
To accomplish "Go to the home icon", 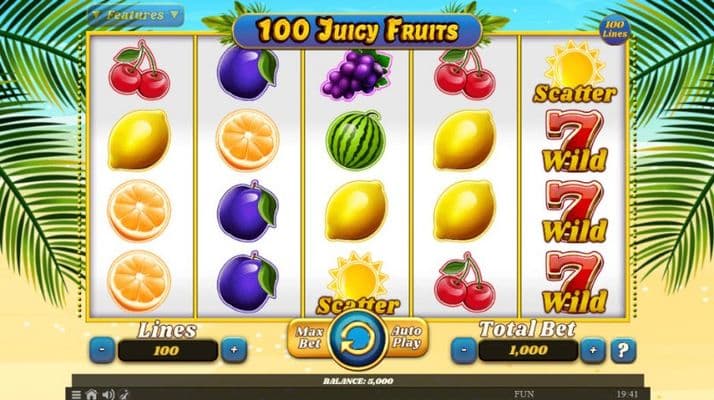I will click(91, 394).
